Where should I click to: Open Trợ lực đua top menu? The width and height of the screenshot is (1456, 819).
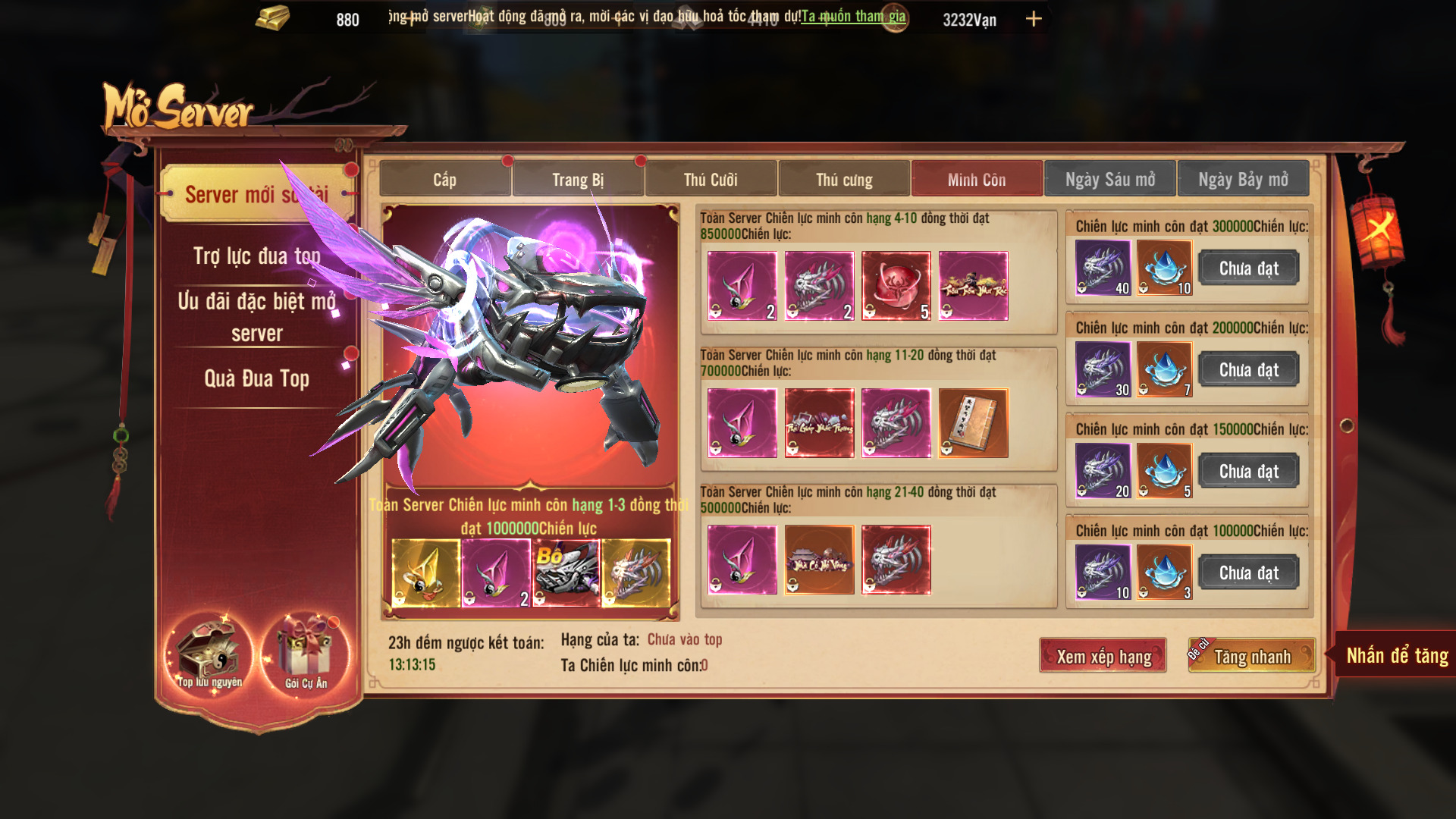pos(256,256)
